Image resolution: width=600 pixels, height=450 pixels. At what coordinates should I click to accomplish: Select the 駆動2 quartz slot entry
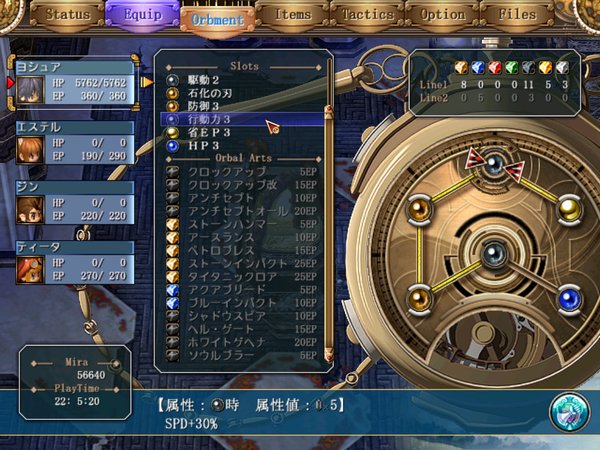208,79
